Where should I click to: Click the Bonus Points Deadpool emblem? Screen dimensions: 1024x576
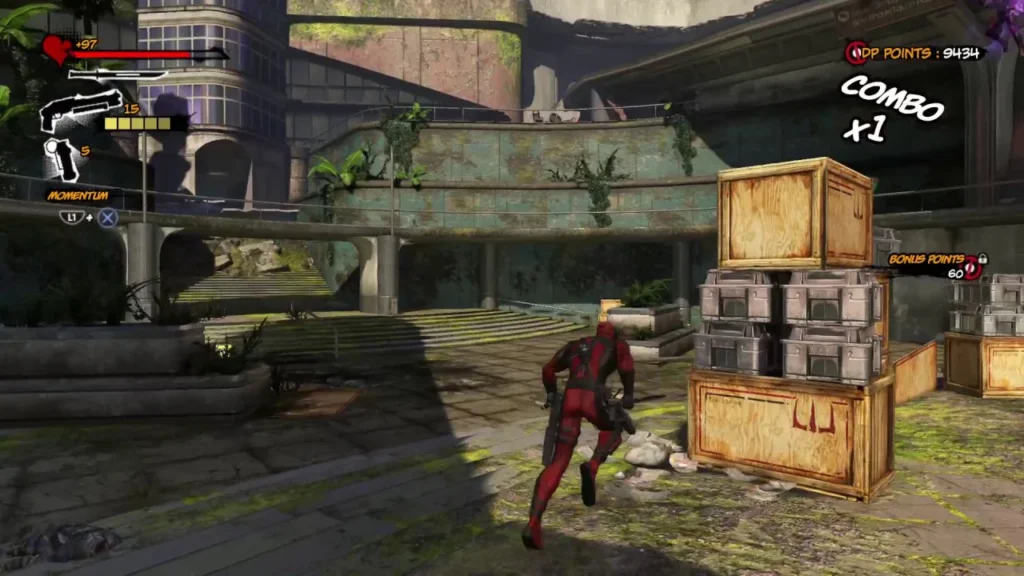[x=973, y=266]
